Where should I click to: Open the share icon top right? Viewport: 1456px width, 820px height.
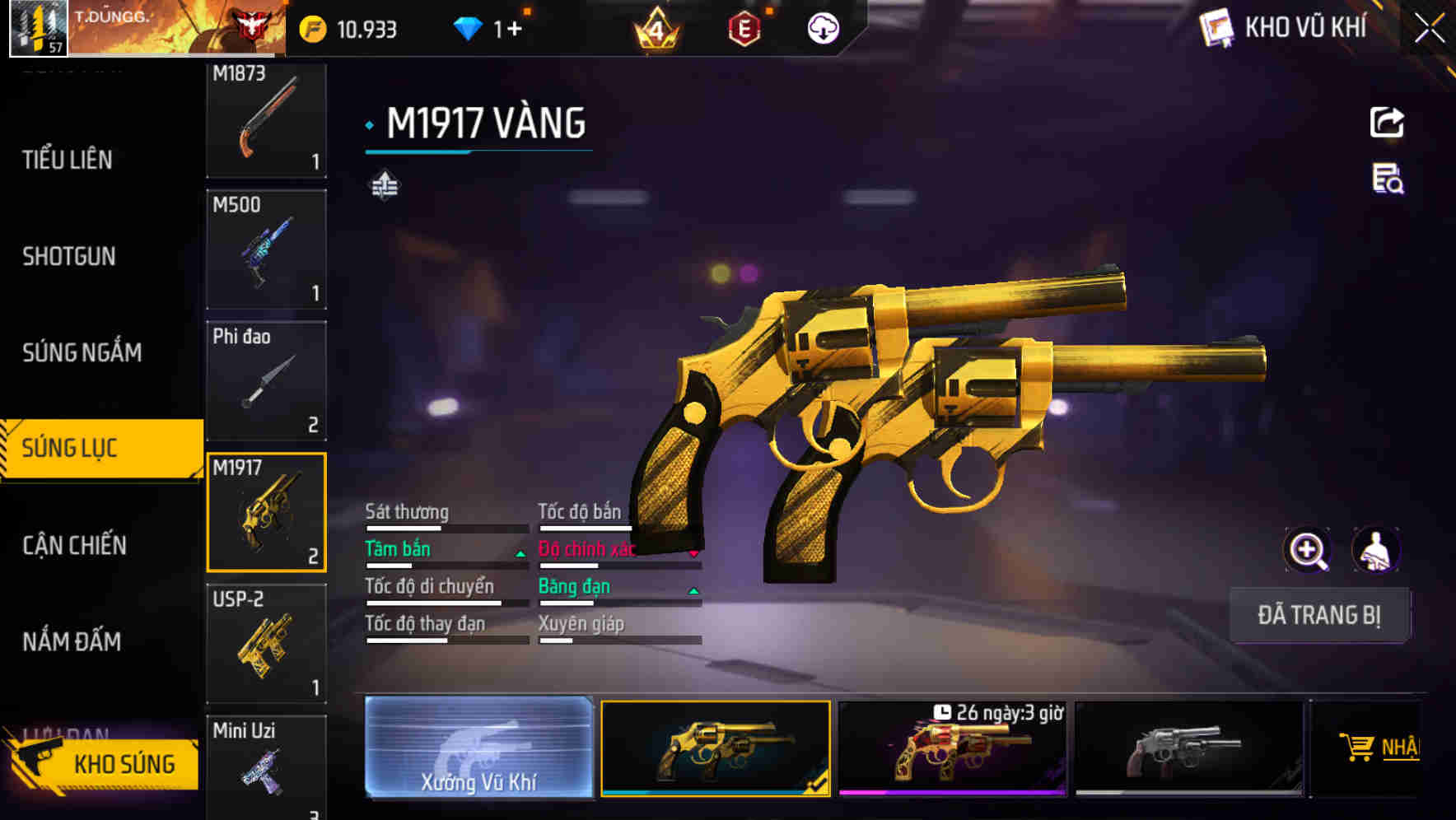tap(1387, 122)
